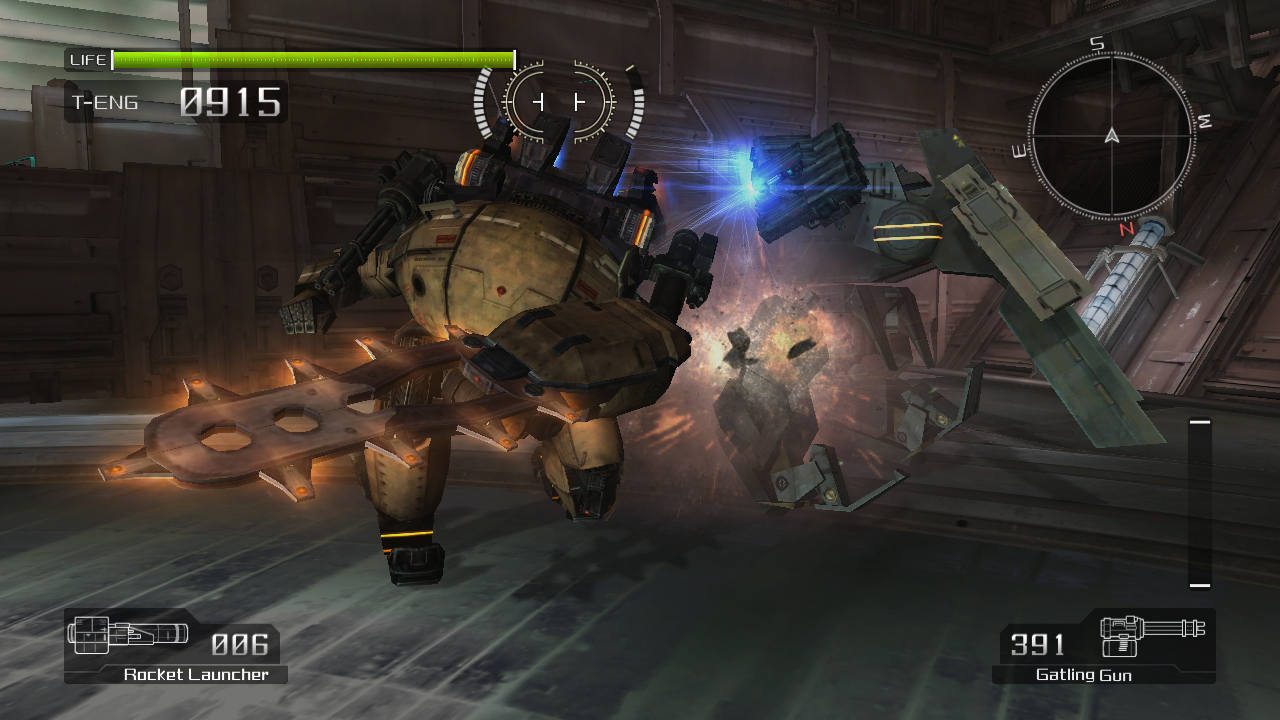Select the Rocket Launcher weapon slot
The image size is (1280, 720).
(174, 646)
